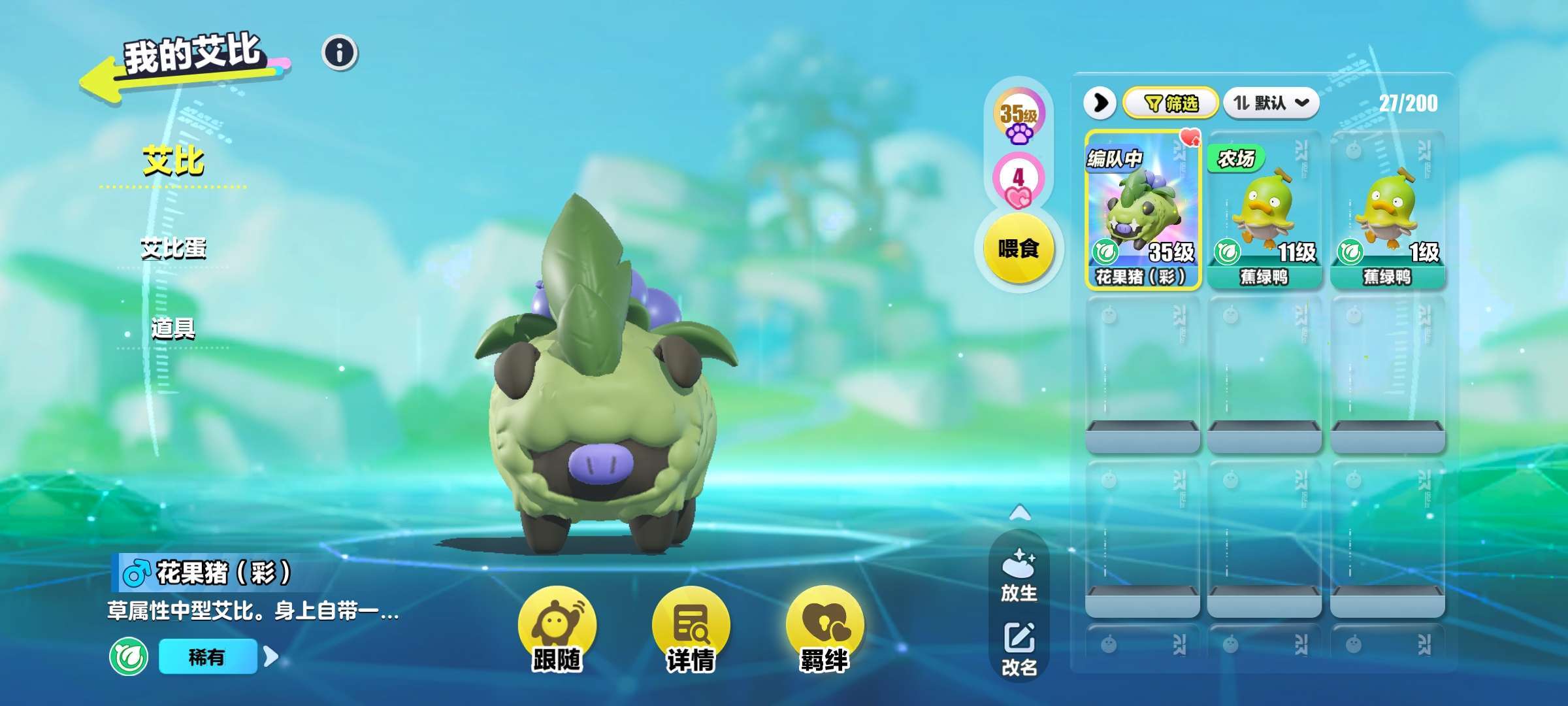
Task: Open the 道具 tab
Action: (173, 328)
